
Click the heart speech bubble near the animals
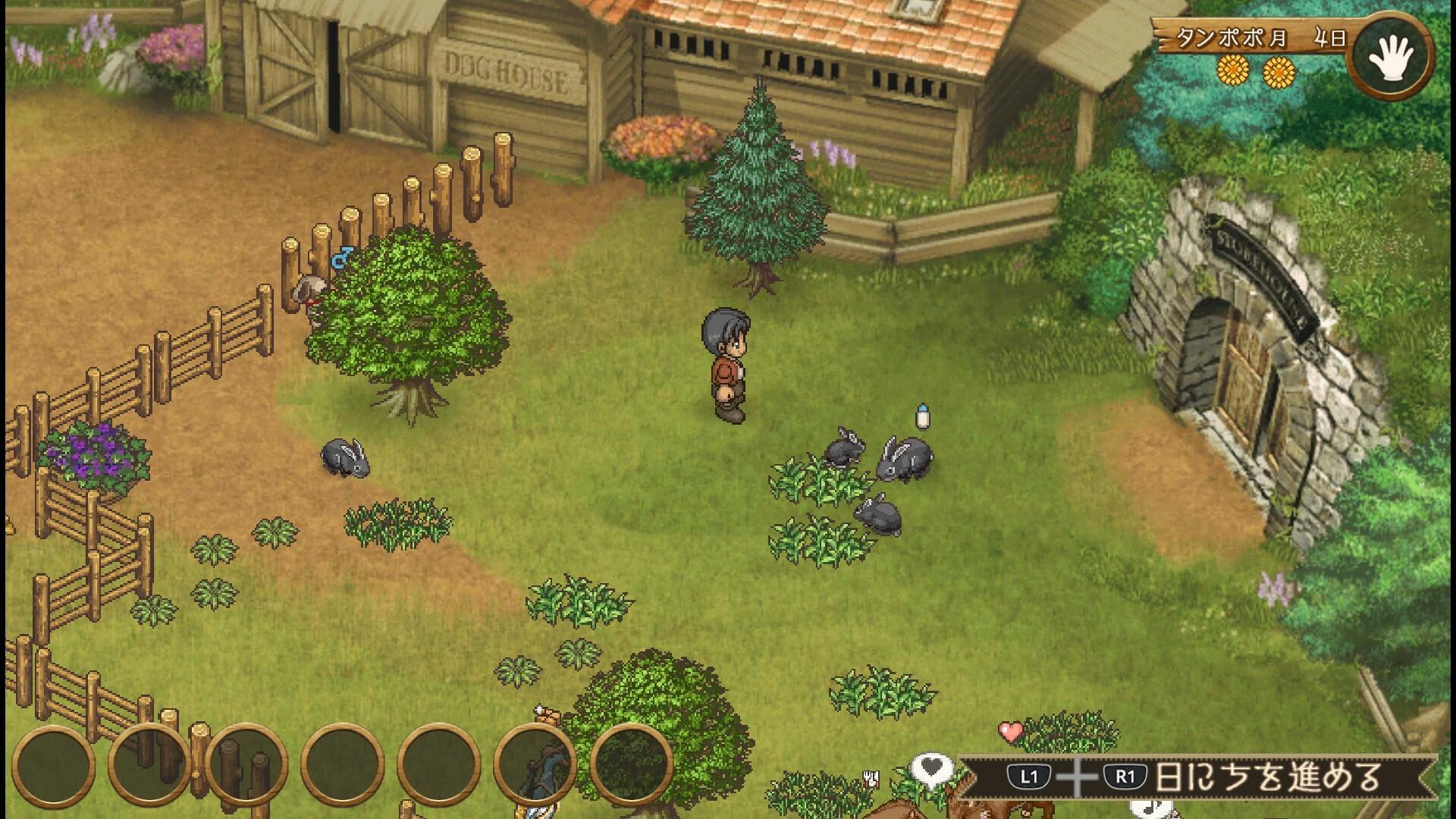coord(934,767)
